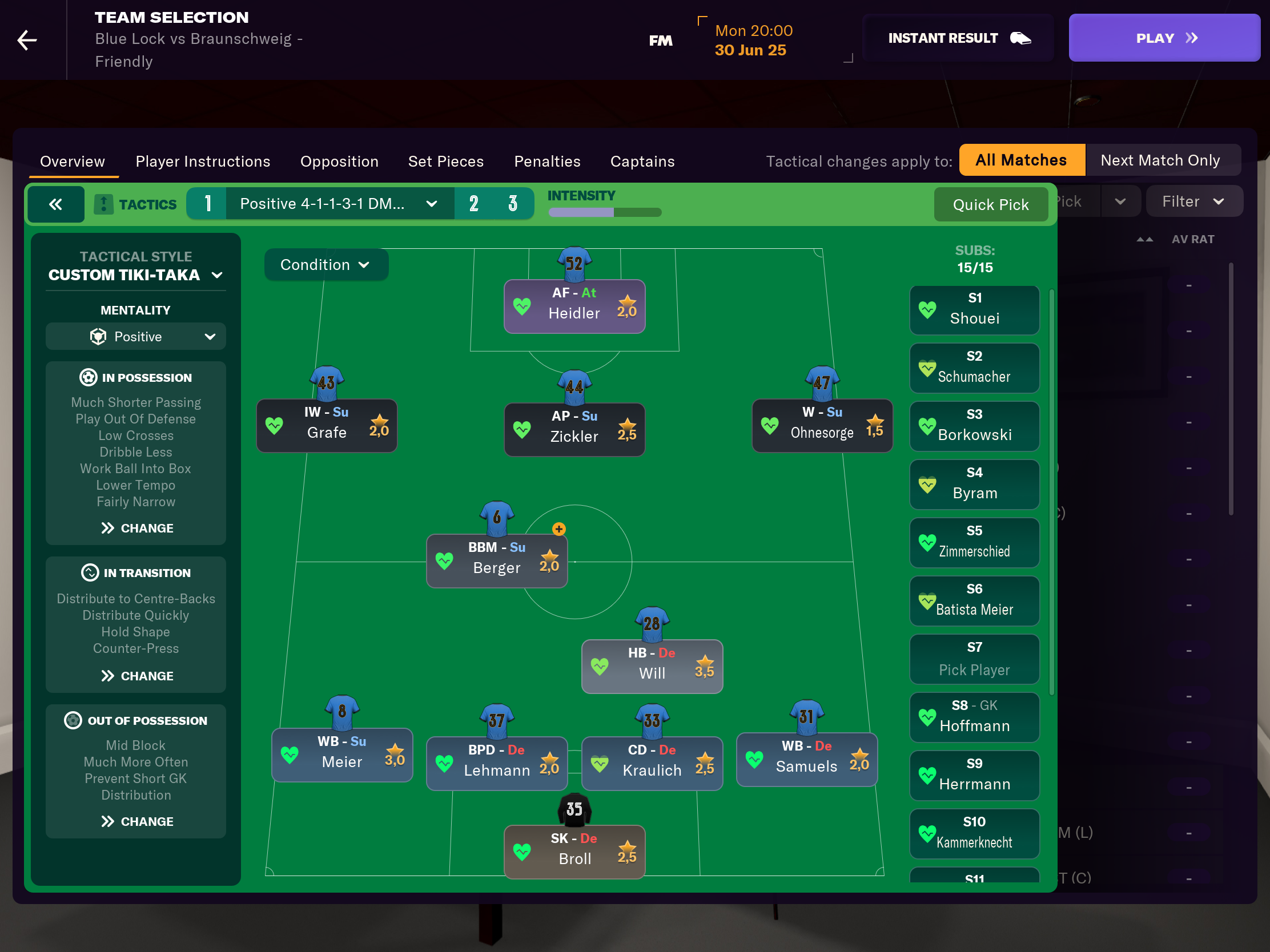The width and height of the screenshot is (1270, 952).
Task: Click the heart condition icon on Heidler
Action: 523,306
